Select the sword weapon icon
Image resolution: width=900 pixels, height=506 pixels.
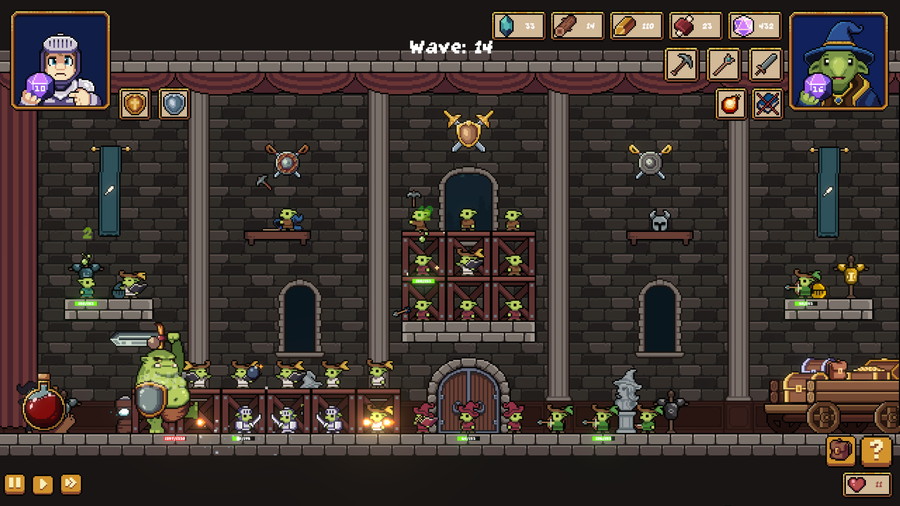[766, 65]
